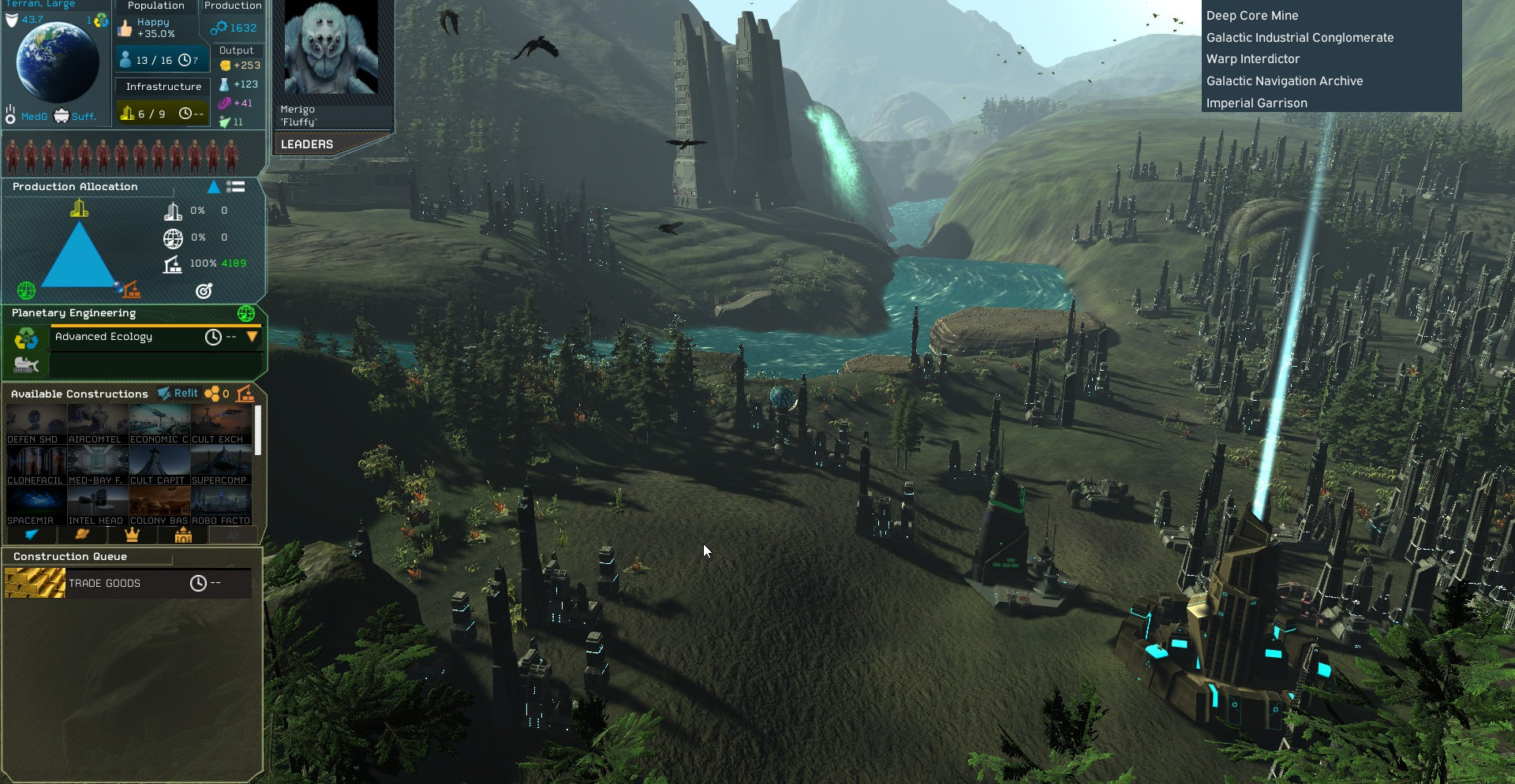
Task: Click the target icon under production allocation
Action: (x=204, y=291)
